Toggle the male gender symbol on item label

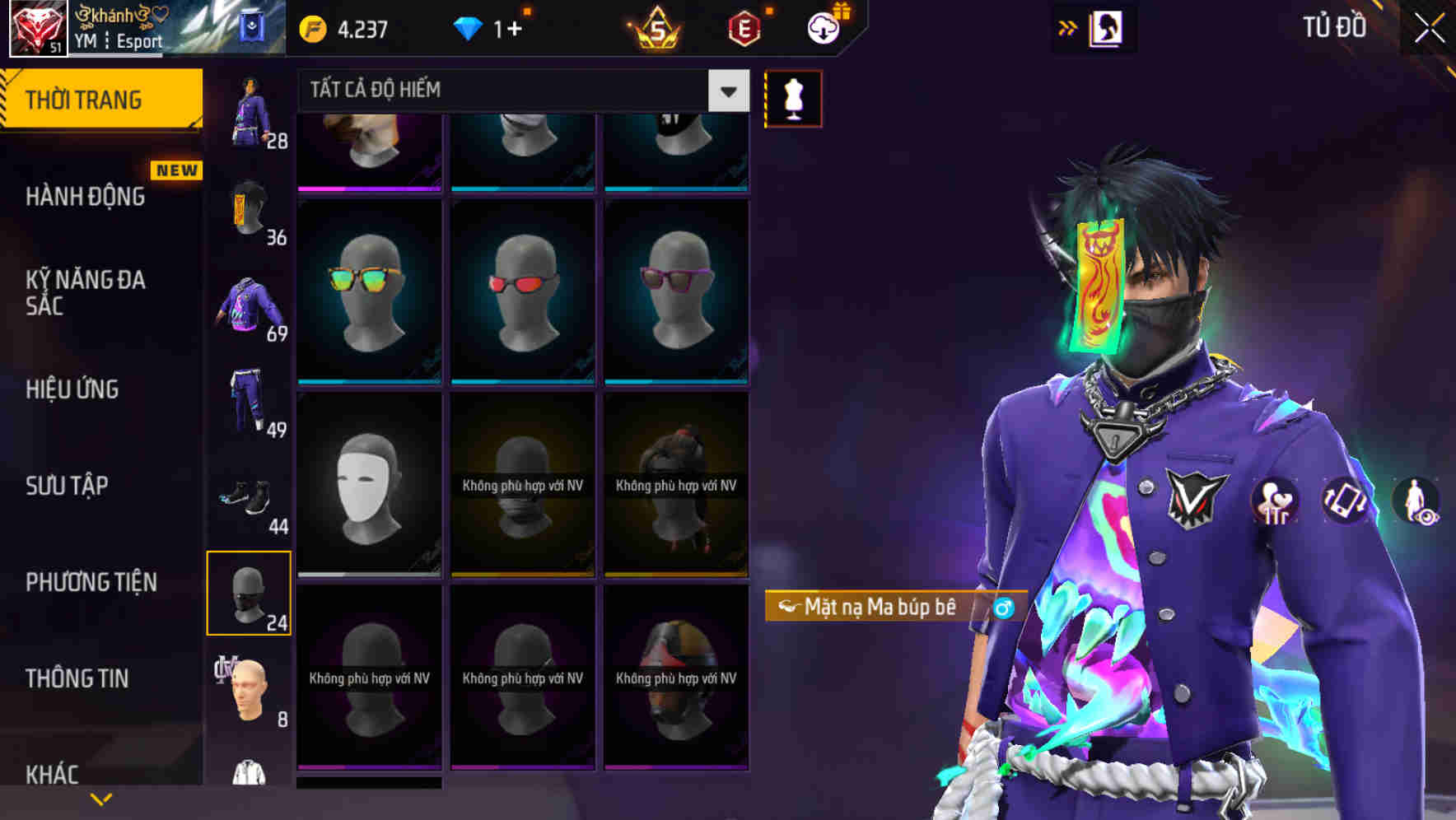tap(1003, 608)
